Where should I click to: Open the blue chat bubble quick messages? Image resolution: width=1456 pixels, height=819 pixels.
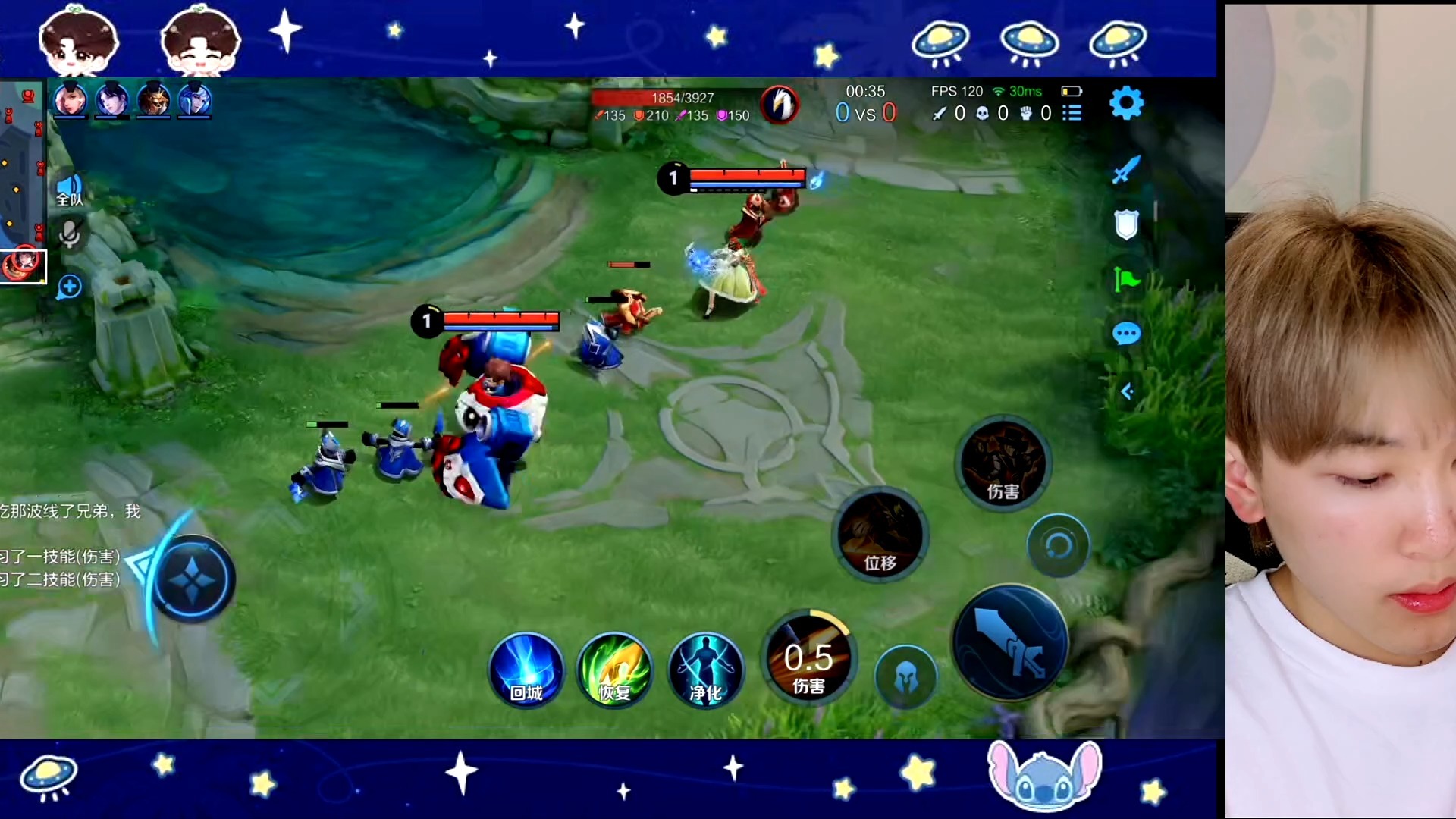[x=1126, y=334]
